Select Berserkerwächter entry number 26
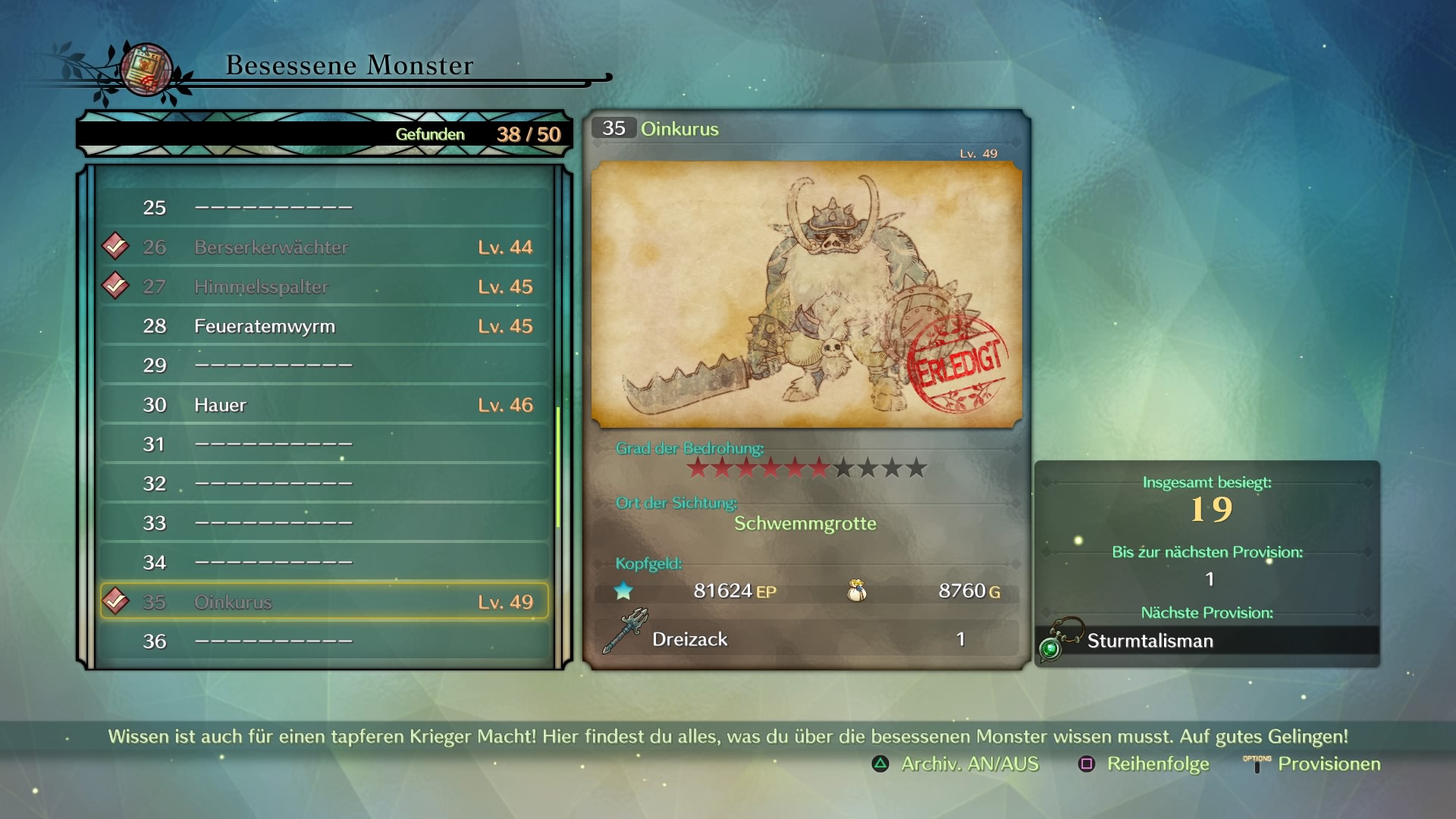 (x=325, y=247)
